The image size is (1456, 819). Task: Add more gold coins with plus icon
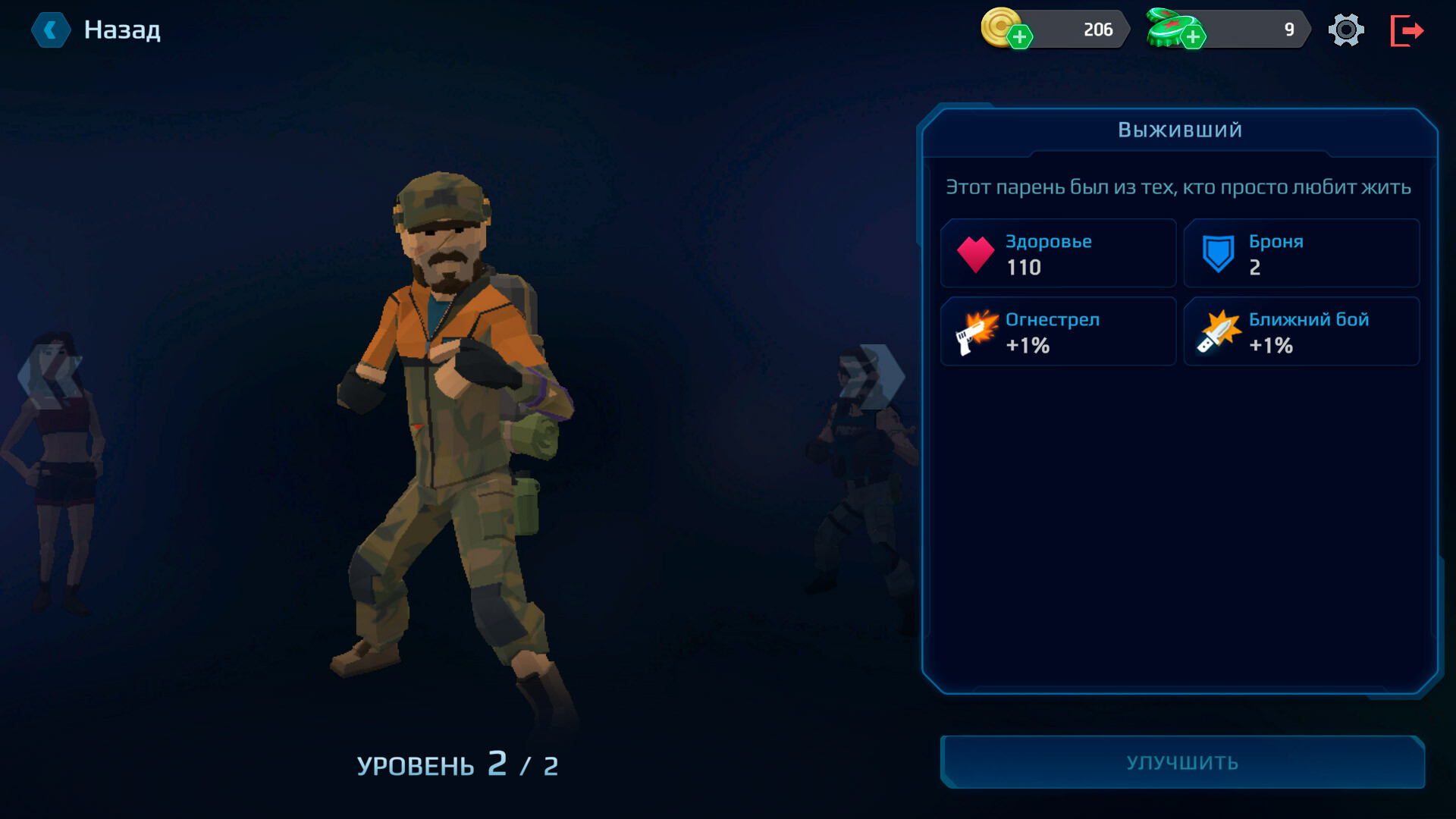click(x=1020, y=36)
